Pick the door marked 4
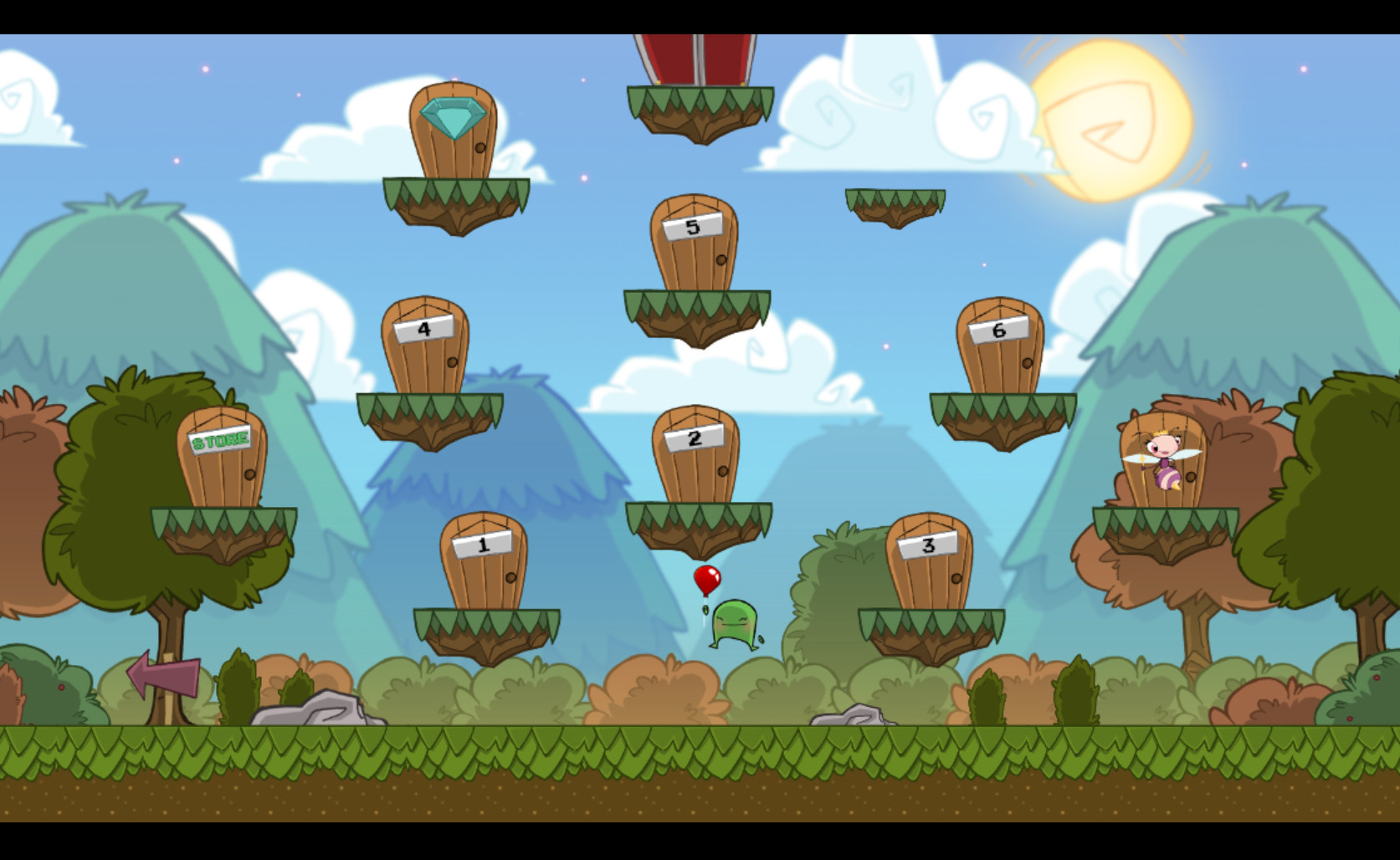The width and height of the screenshot is (1400, 860). point(425,348)
